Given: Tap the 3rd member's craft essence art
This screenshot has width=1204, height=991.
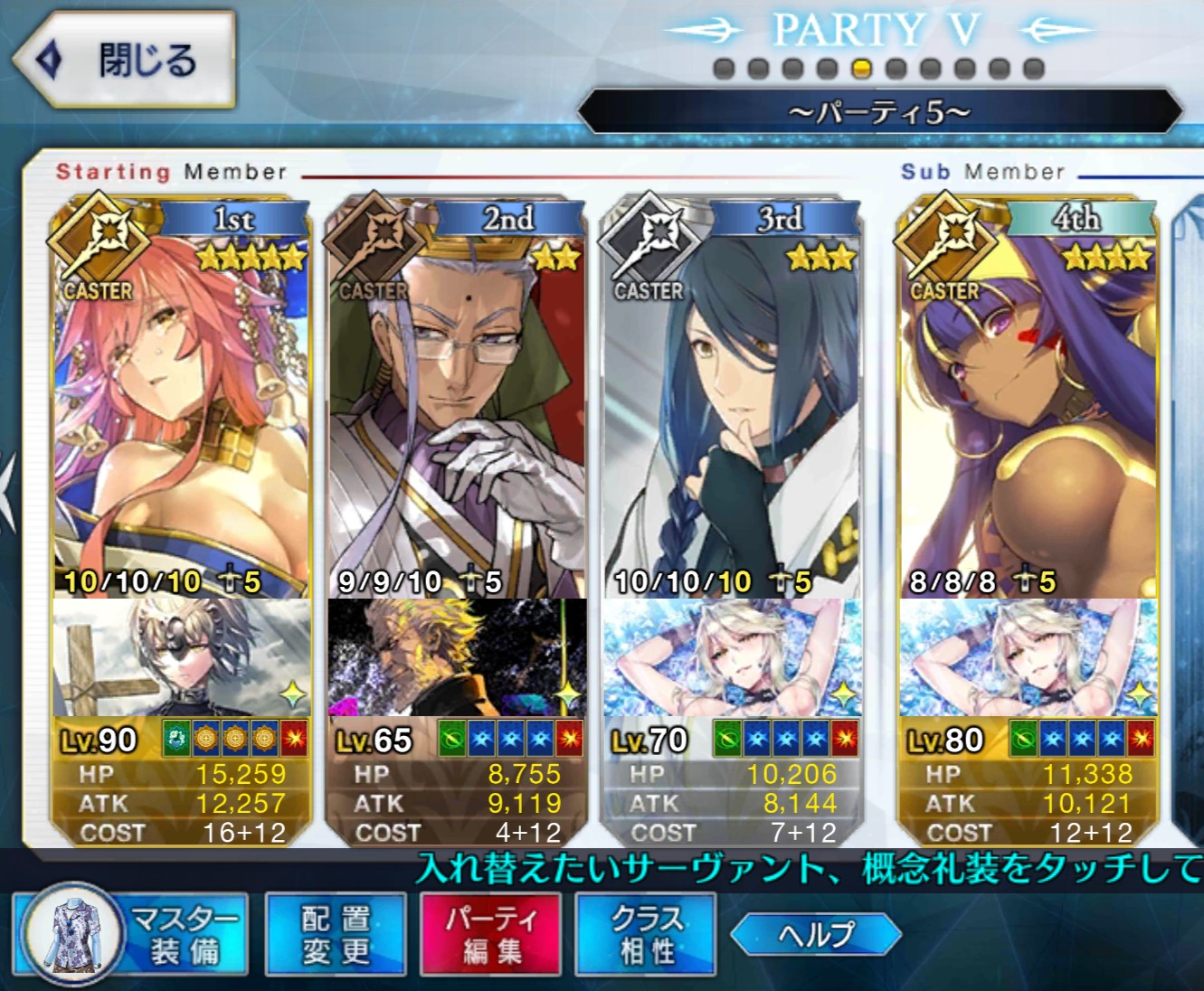Looking at the screenshot, I should [x=731, y=658].
